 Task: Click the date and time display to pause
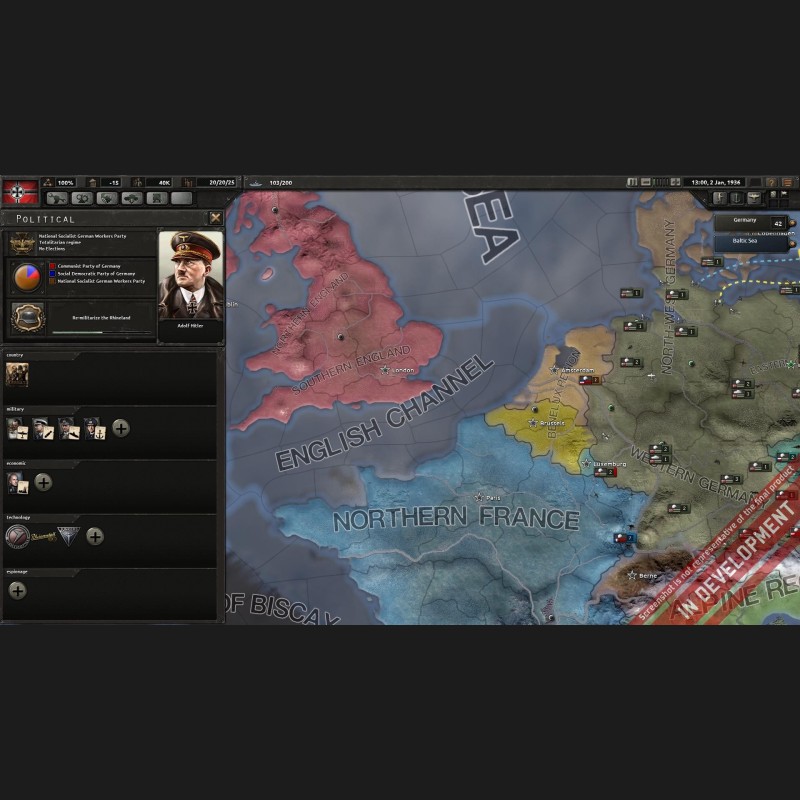(x=714, y=182)
